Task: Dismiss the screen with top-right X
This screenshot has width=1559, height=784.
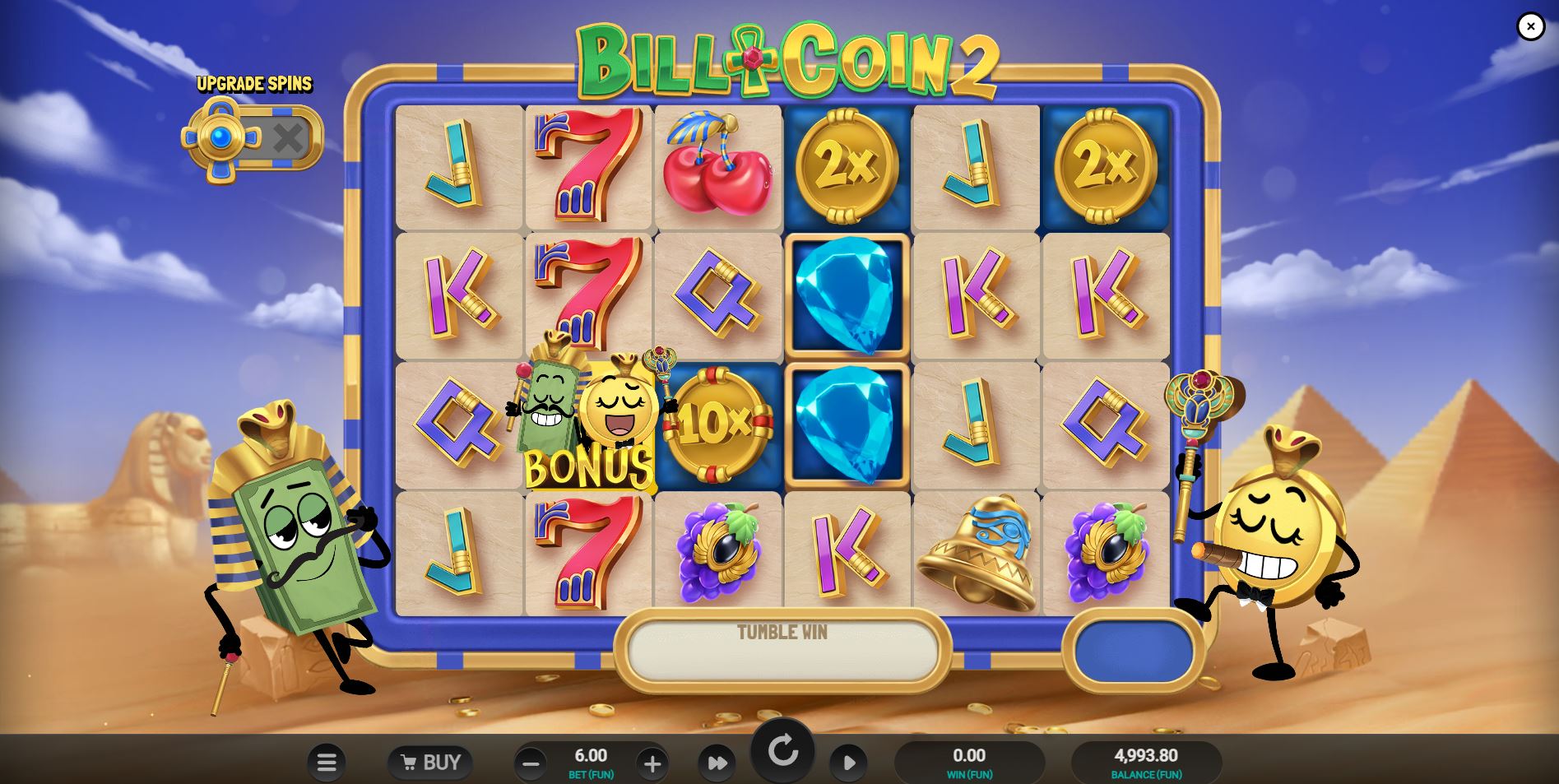Action: coord(1529,26)
